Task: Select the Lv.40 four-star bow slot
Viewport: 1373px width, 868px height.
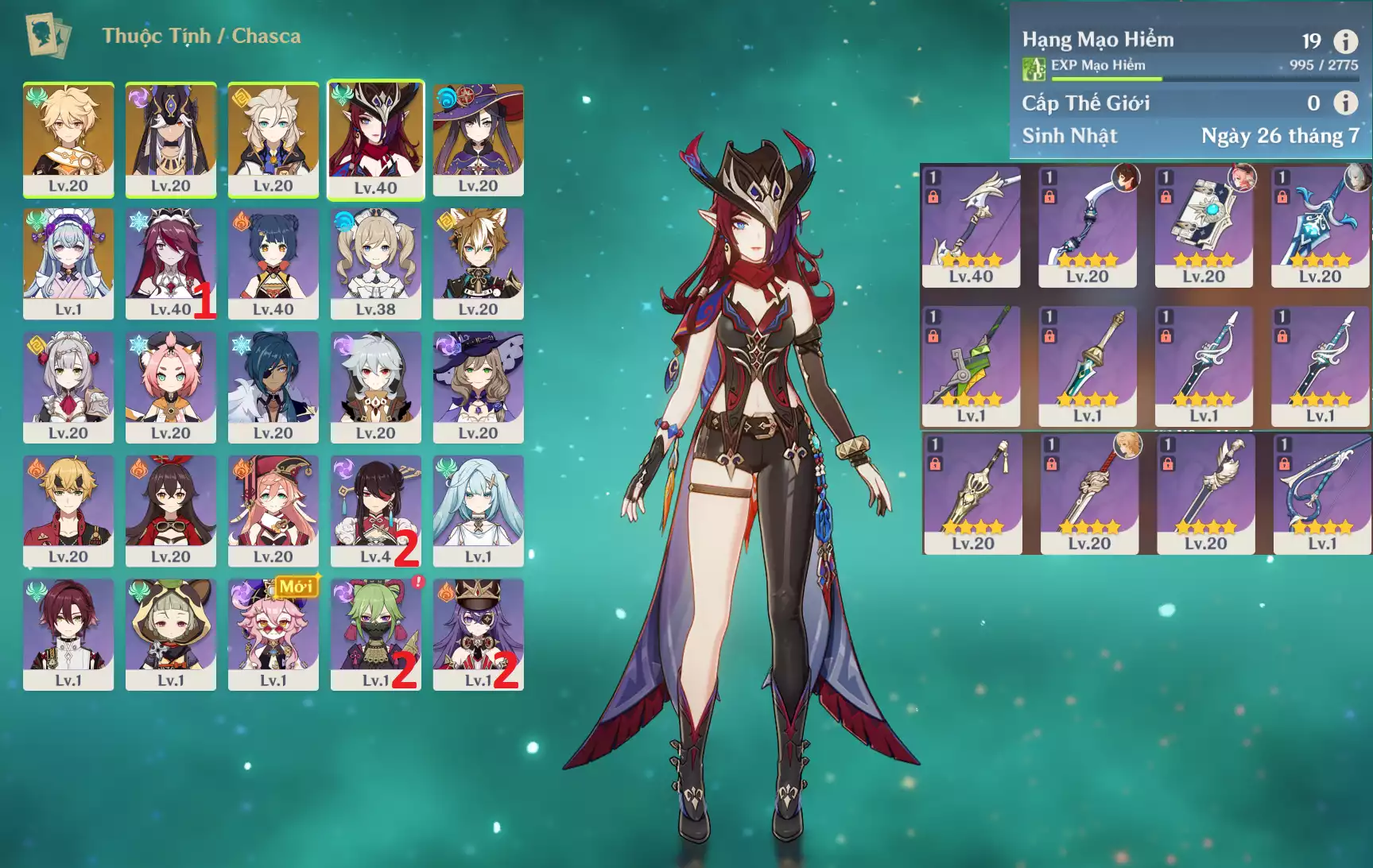Action: pos(971,227)
